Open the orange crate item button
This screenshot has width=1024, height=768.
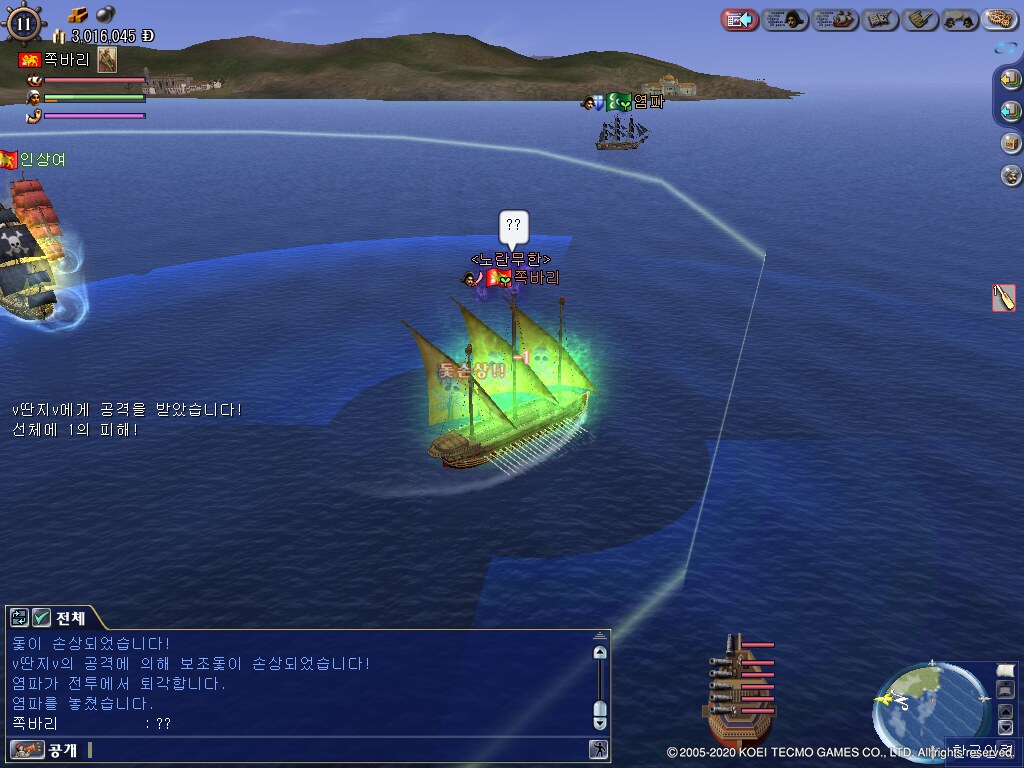point(1011,143)
